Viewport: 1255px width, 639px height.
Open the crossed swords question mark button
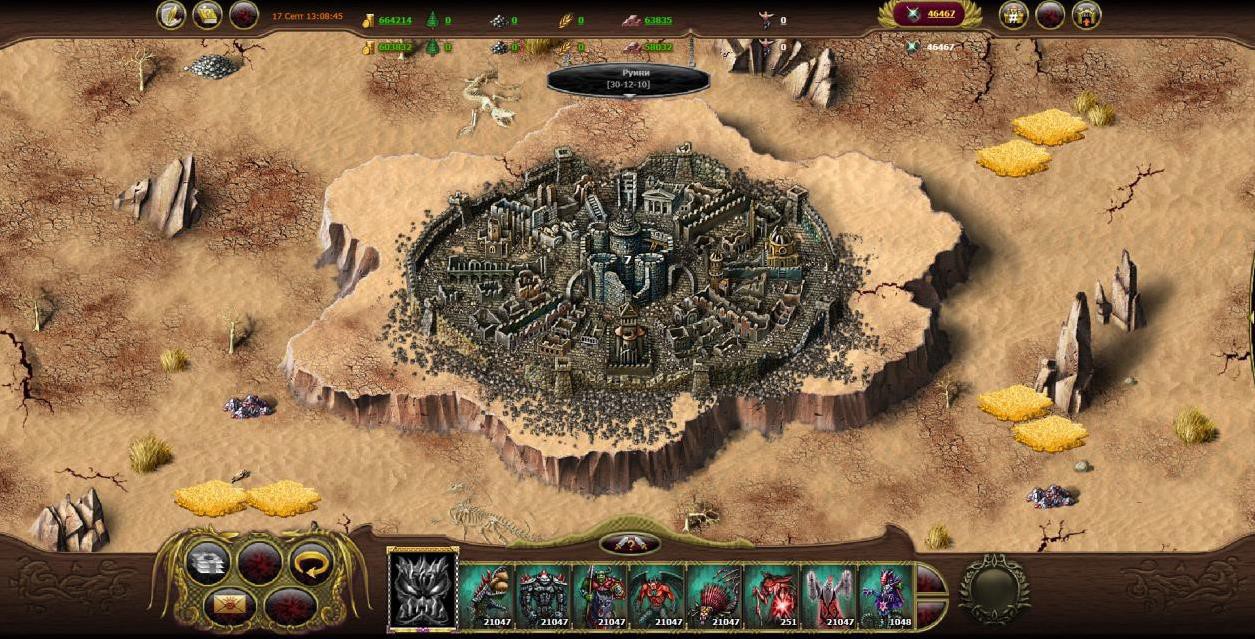pyautogui.click(x=629, y=544)
